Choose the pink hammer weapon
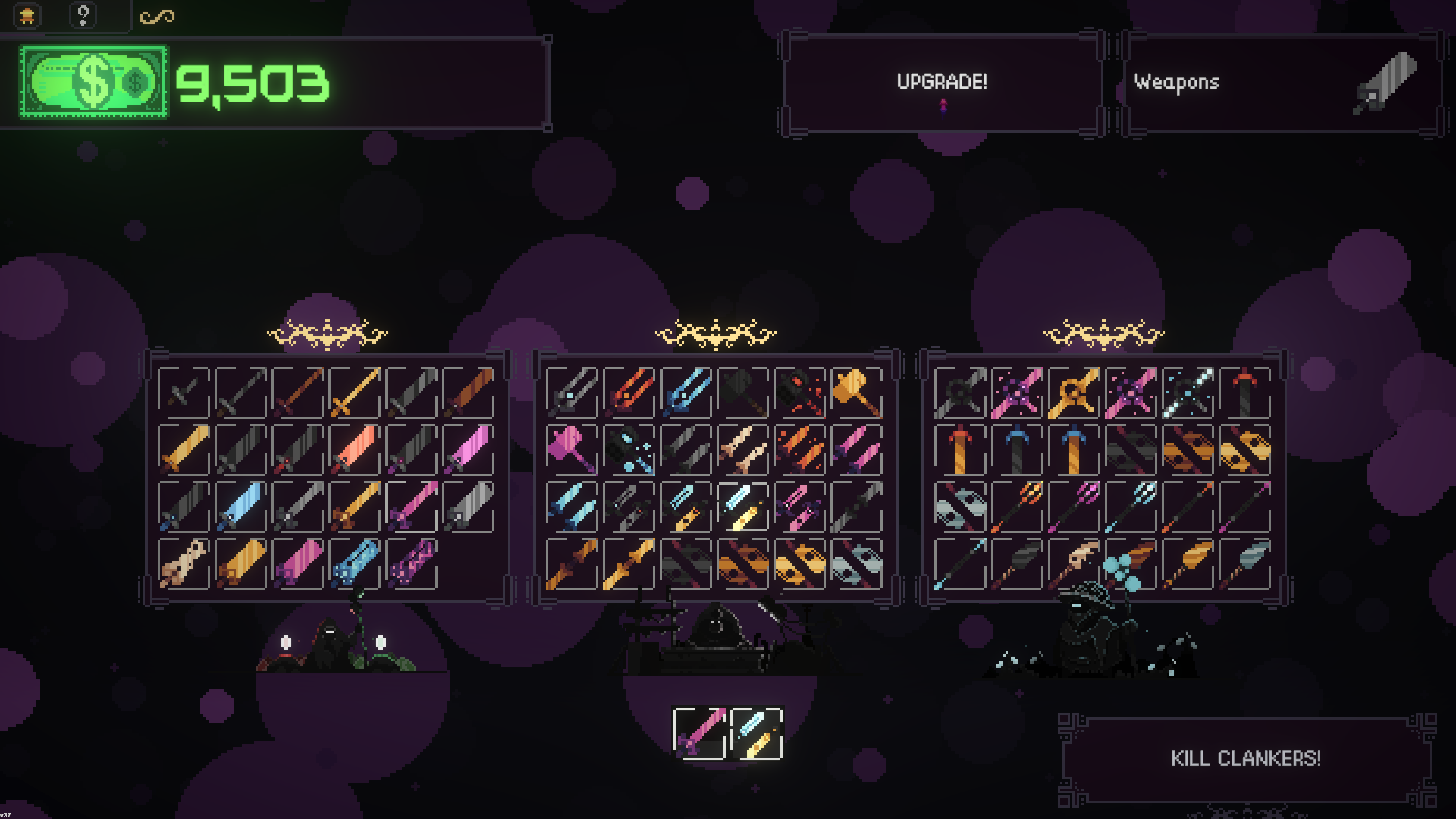1456x819 pixels. 572,449
